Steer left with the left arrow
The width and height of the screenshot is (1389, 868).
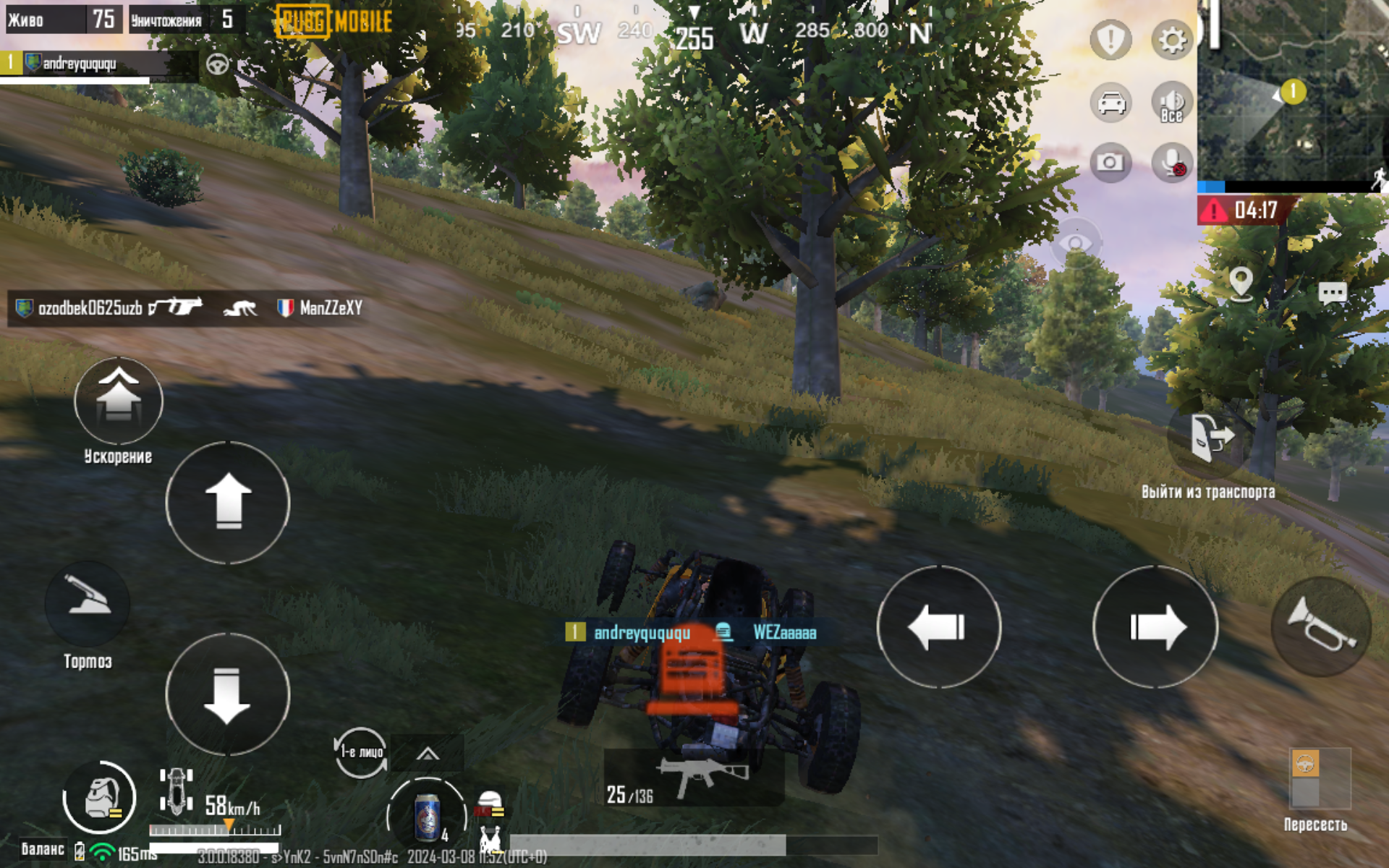(x=938, y=626)
